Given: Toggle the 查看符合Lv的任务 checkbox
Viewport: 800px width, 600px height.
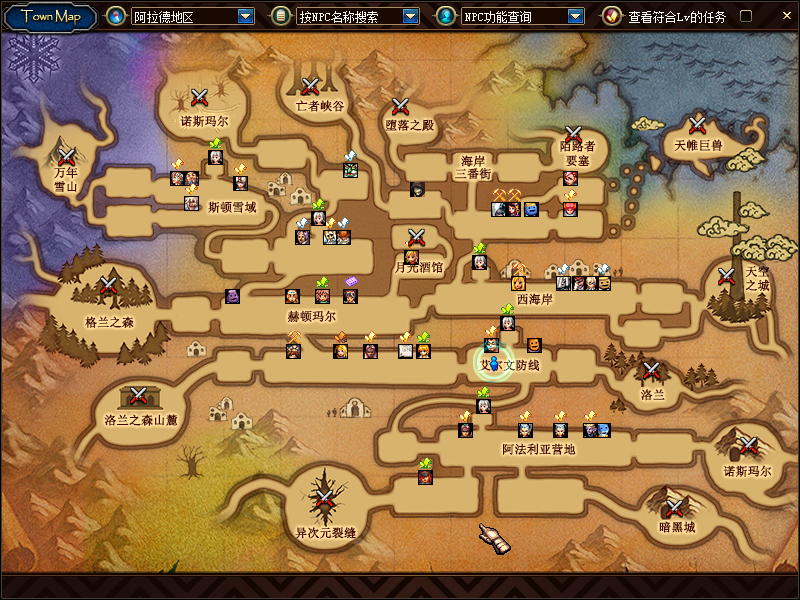Looking at the screenshot, I should pyautogui.click(x=745, y=16).
